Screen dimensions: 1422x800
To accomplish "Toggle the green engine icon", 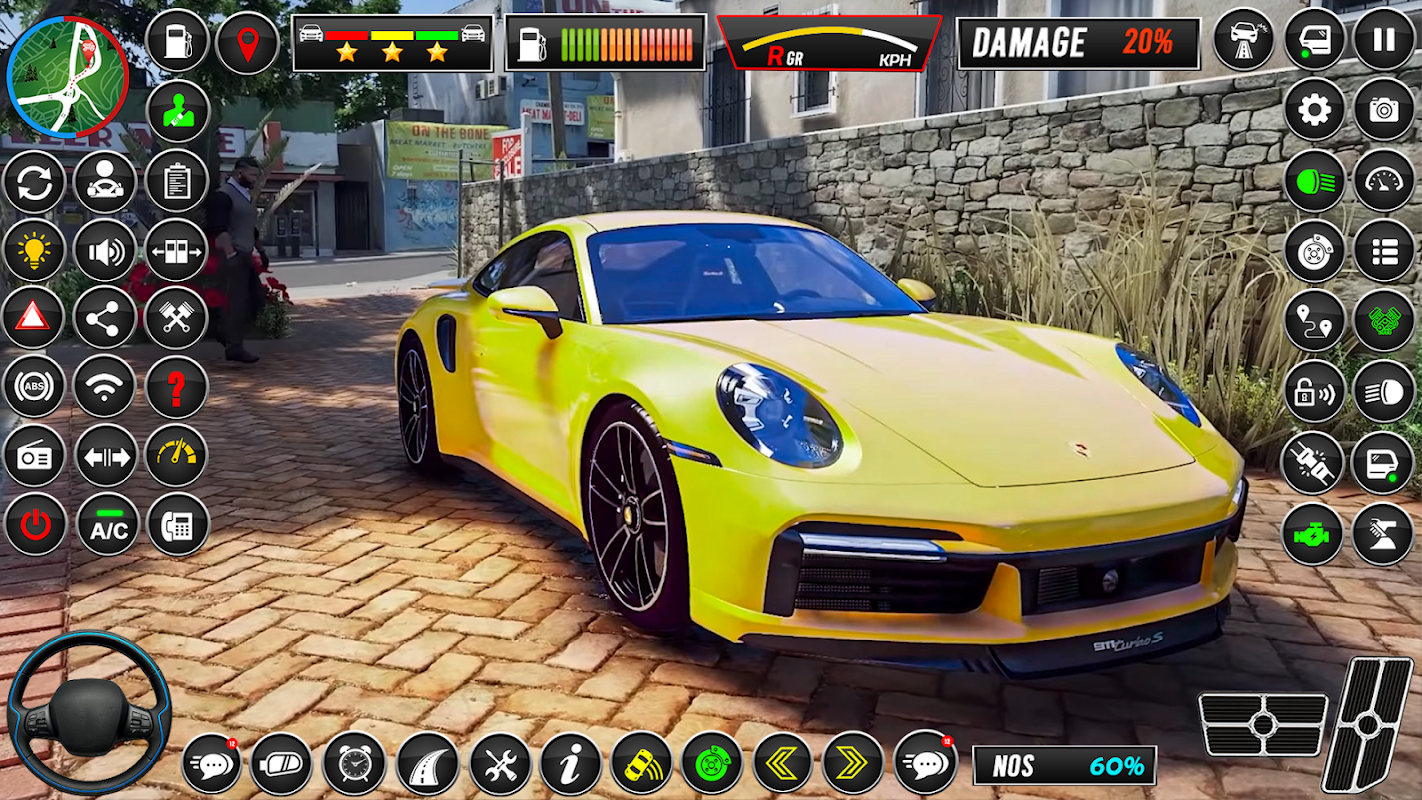I will (1313, 534).
